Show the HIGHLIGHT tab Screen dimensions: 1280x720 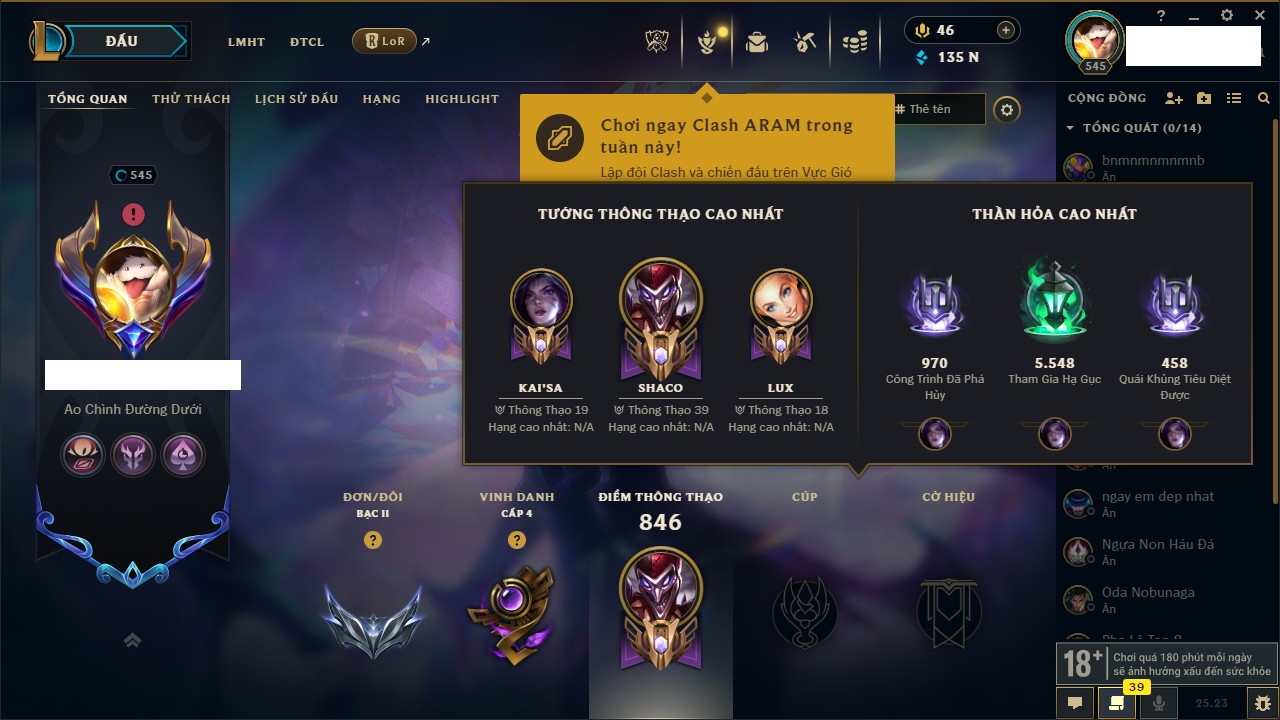tap(461, 99)
